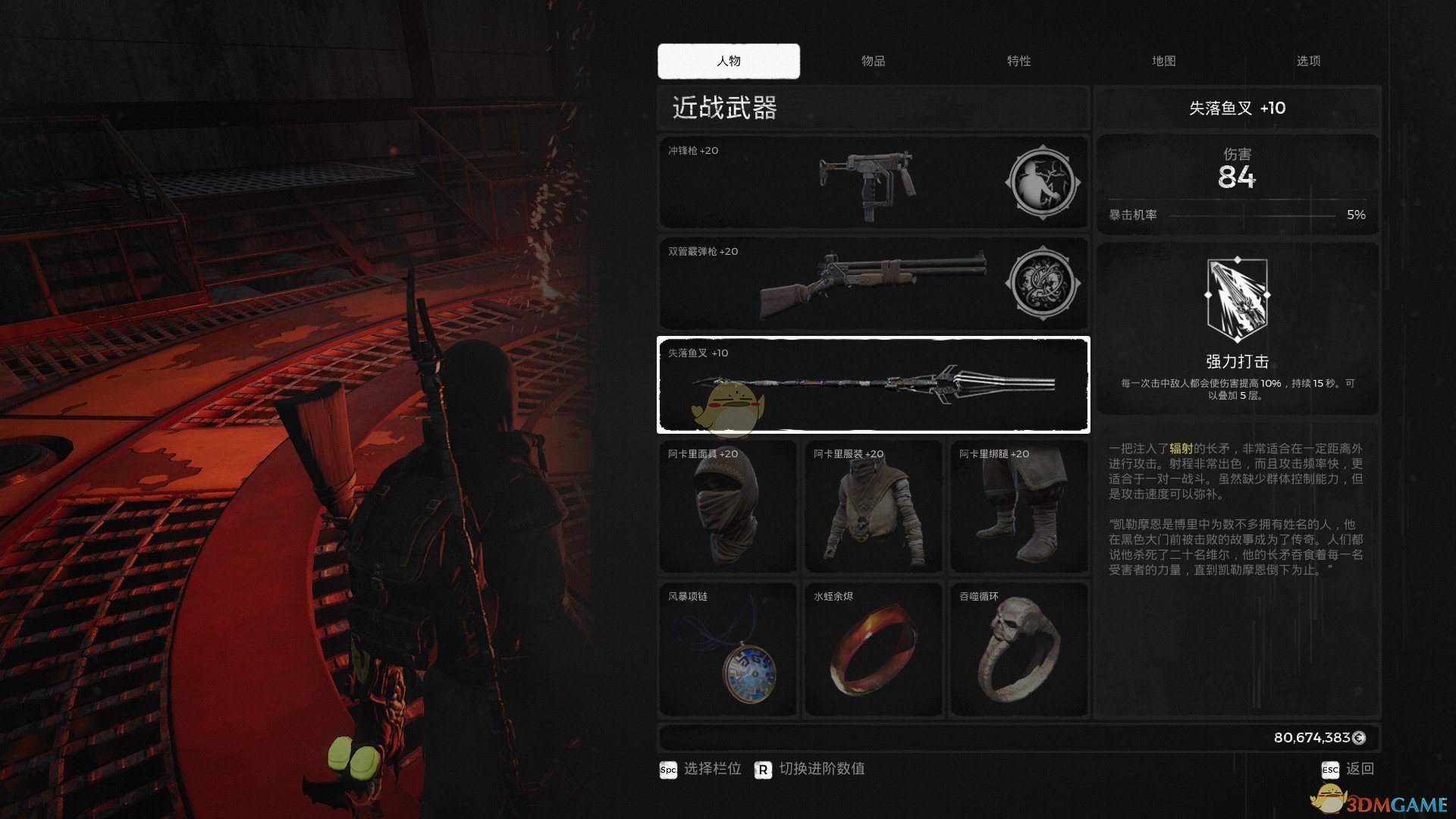1456x819 pixels.
Task: Open the 选项 options tab
Action: click(x=1308, y=61)
